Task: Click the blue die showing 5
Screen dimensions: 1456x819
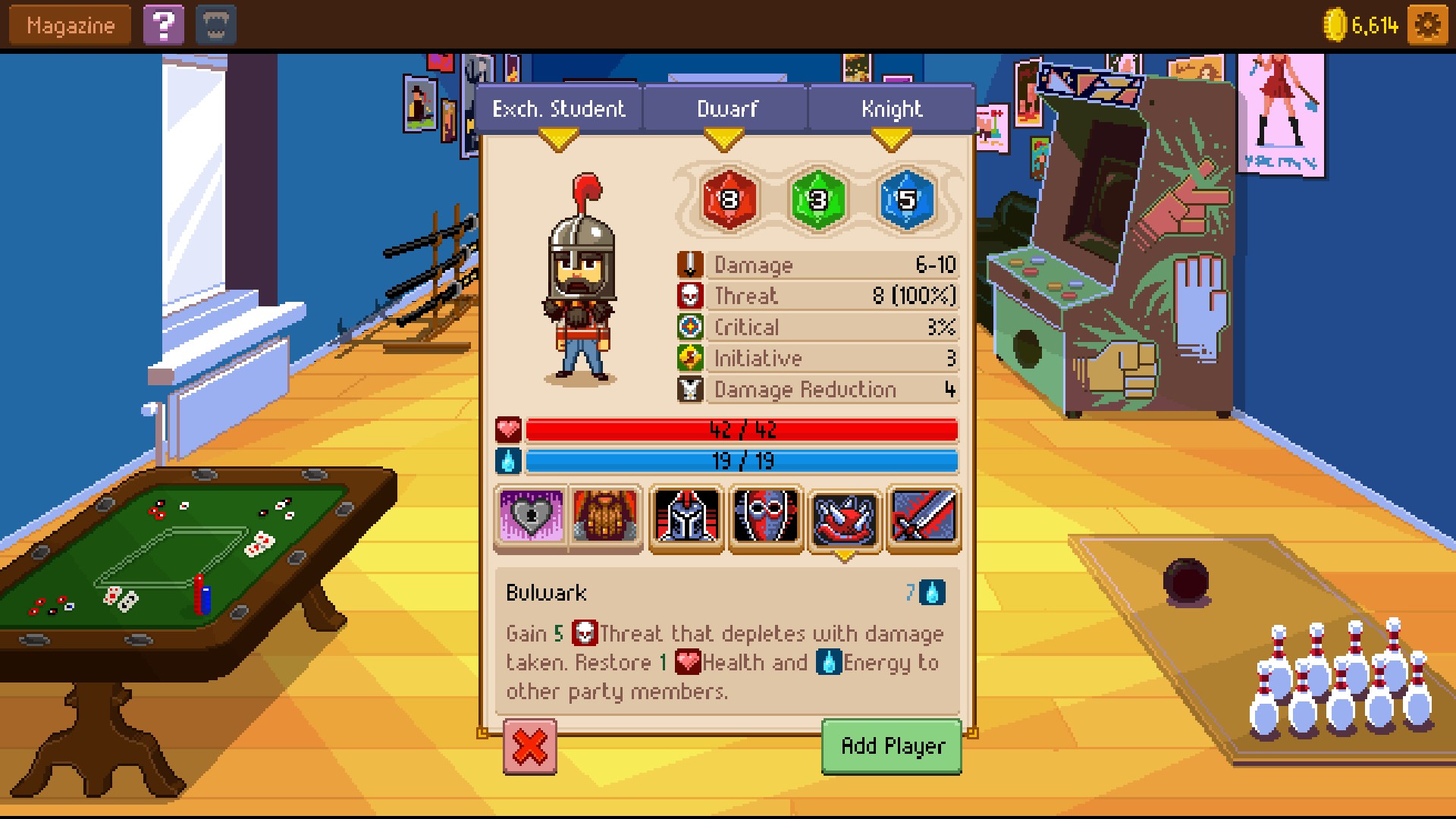Action: (907, 199)
